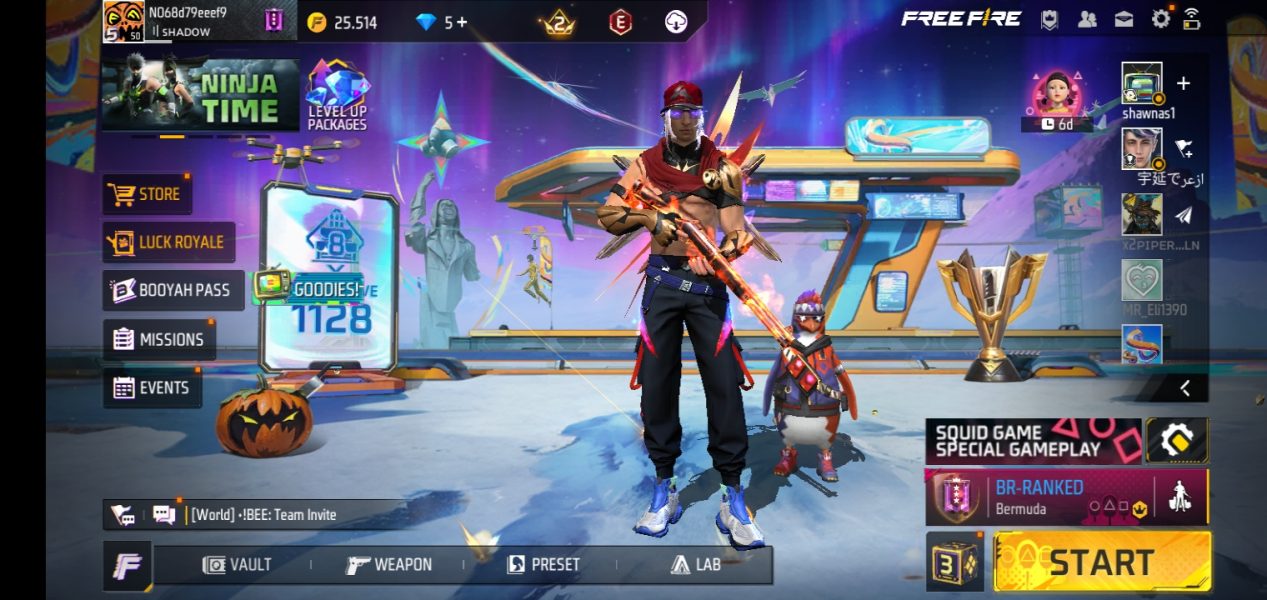Open the Weapon section

coord(389,564)
